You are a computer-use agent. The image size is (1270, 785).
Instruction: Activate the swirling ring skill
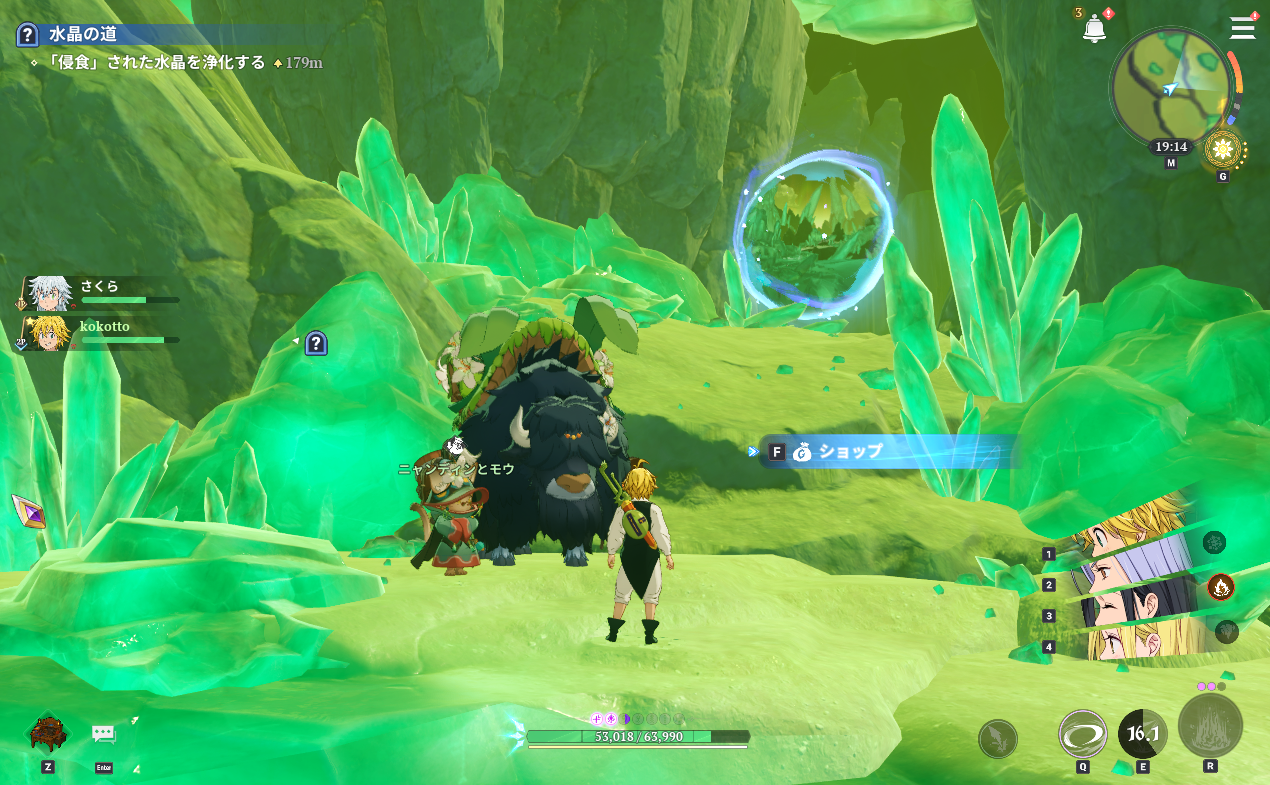pyautogui.click(x=1082, y=734)
